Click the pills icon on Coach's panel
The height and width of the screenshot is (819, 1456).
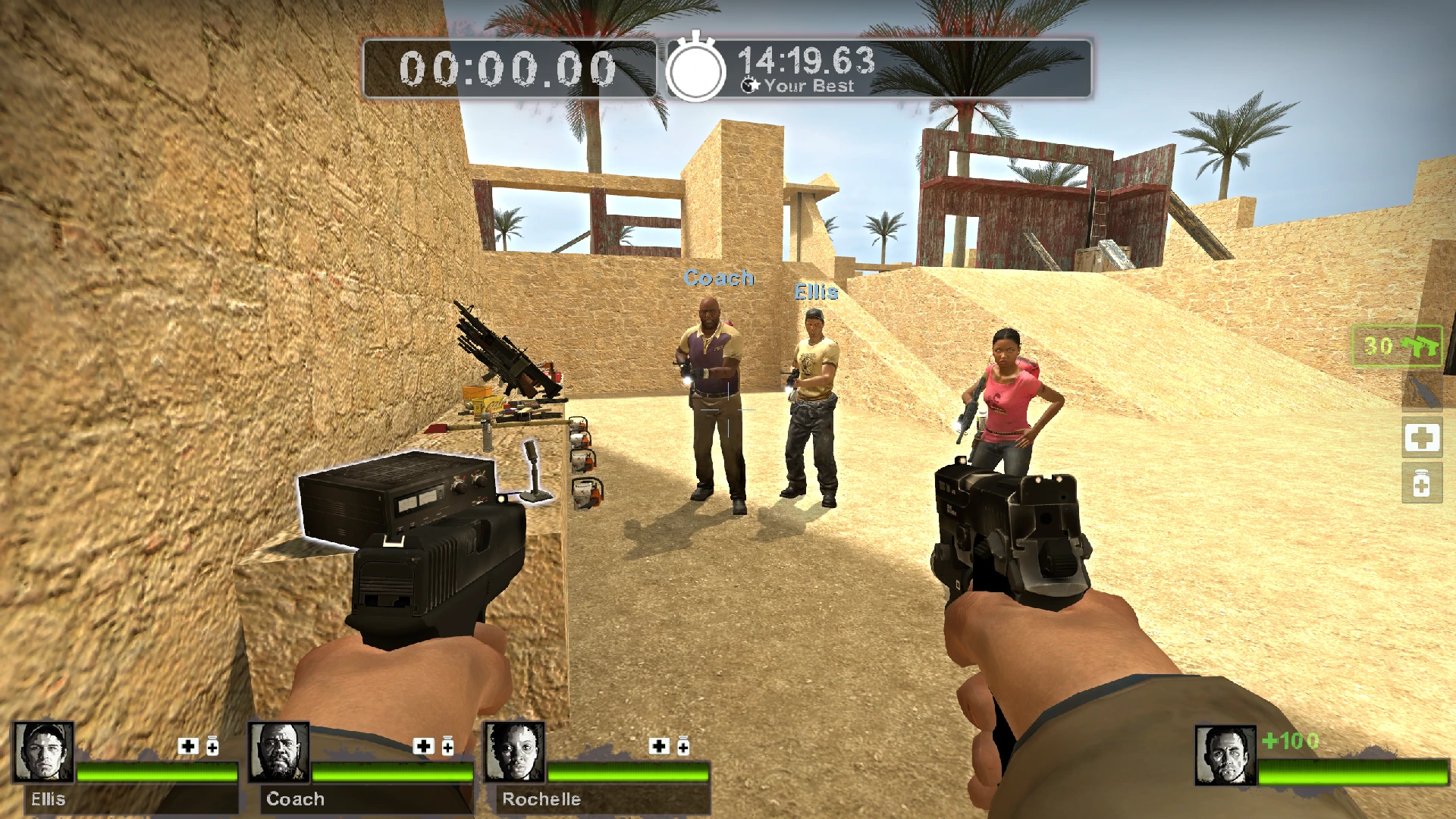click(x=447, y=746)
